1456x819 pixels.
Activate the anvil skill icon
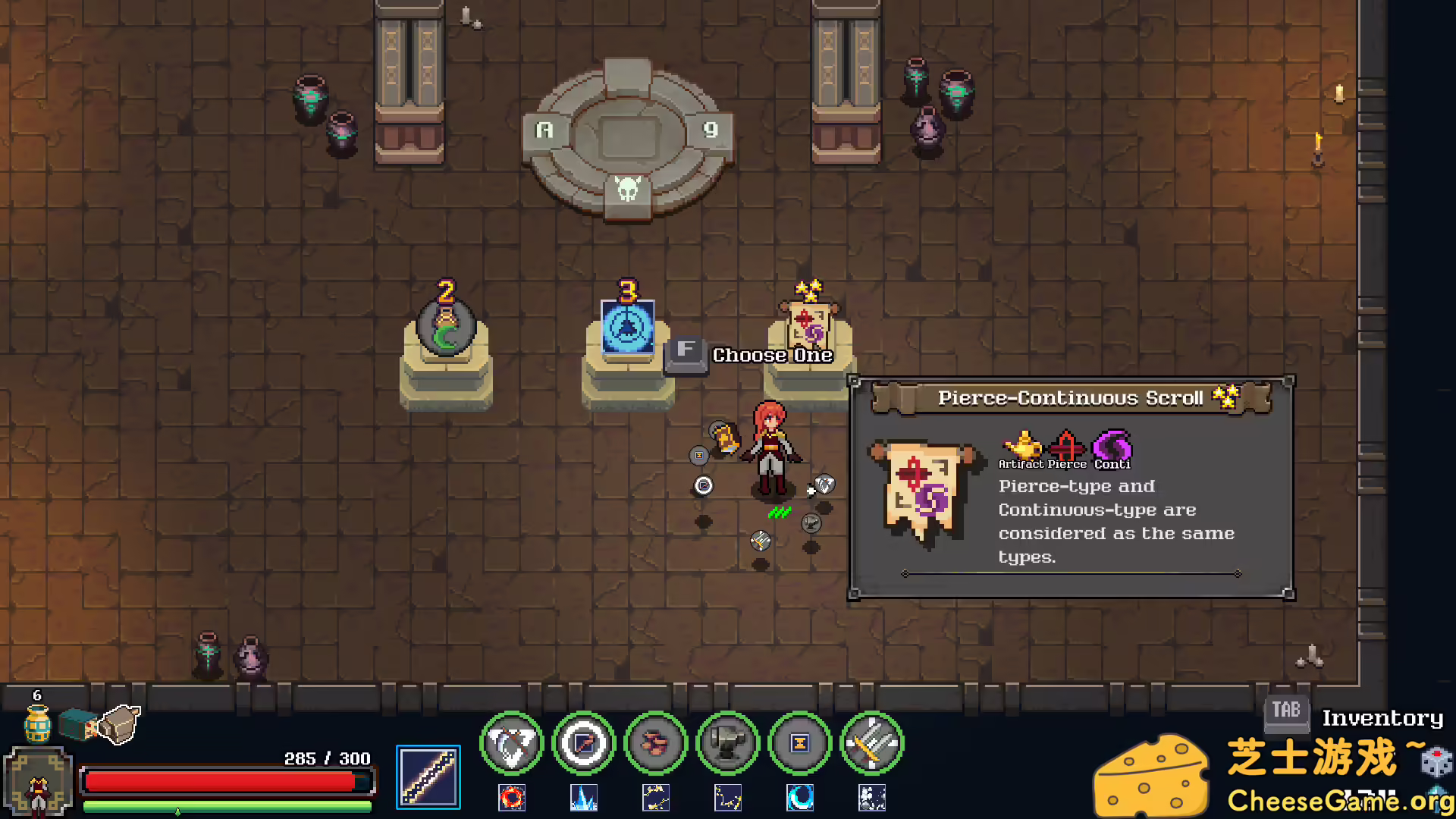tap(728, 743)
